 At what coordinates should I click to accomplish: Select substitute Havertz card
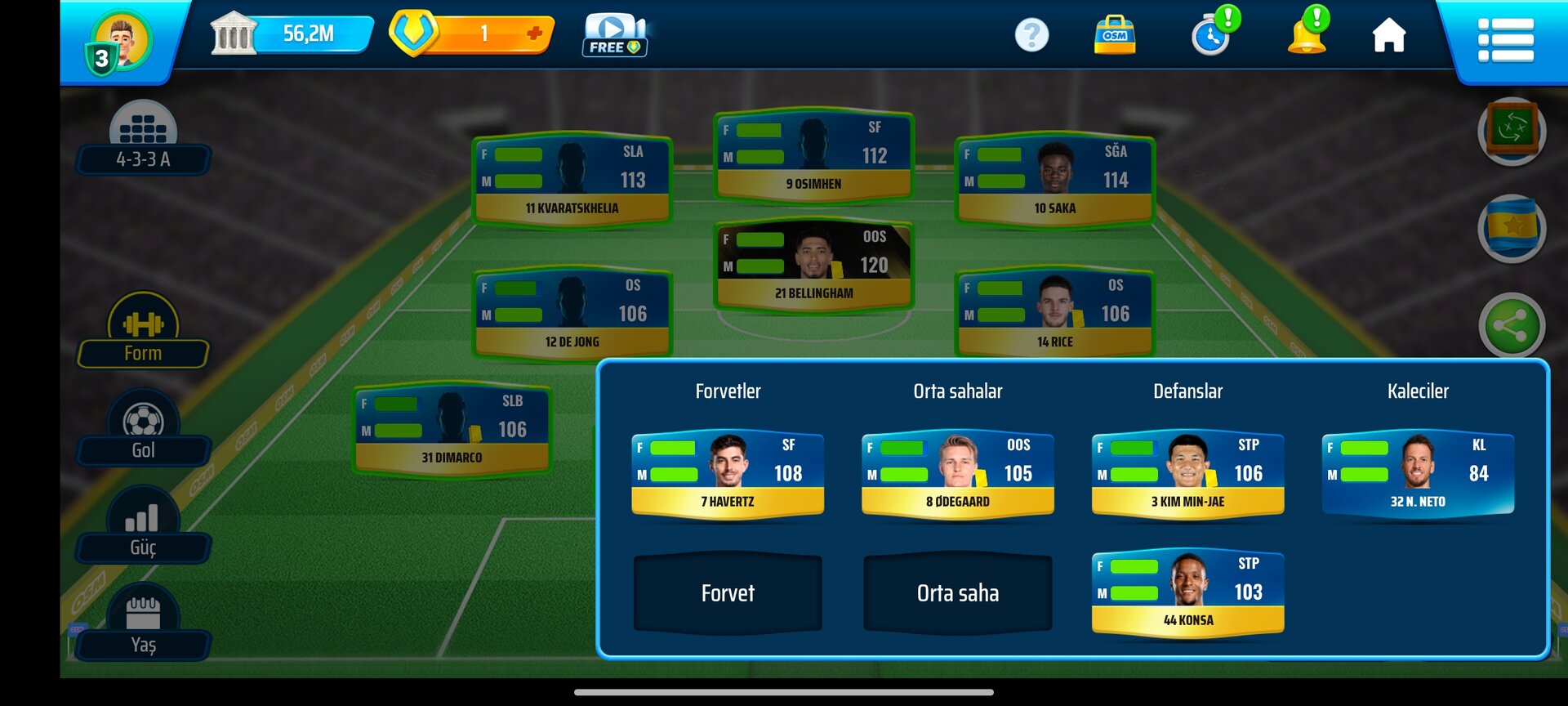pos(728,474)
